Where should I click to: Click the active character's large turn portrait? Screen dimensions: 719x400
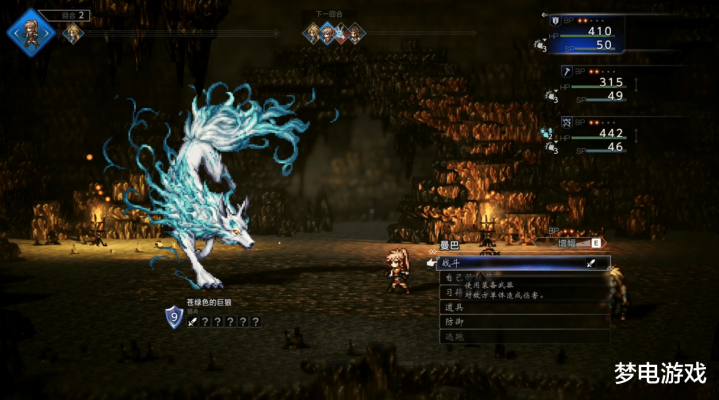pyautogui.click(x=30, y=30)
